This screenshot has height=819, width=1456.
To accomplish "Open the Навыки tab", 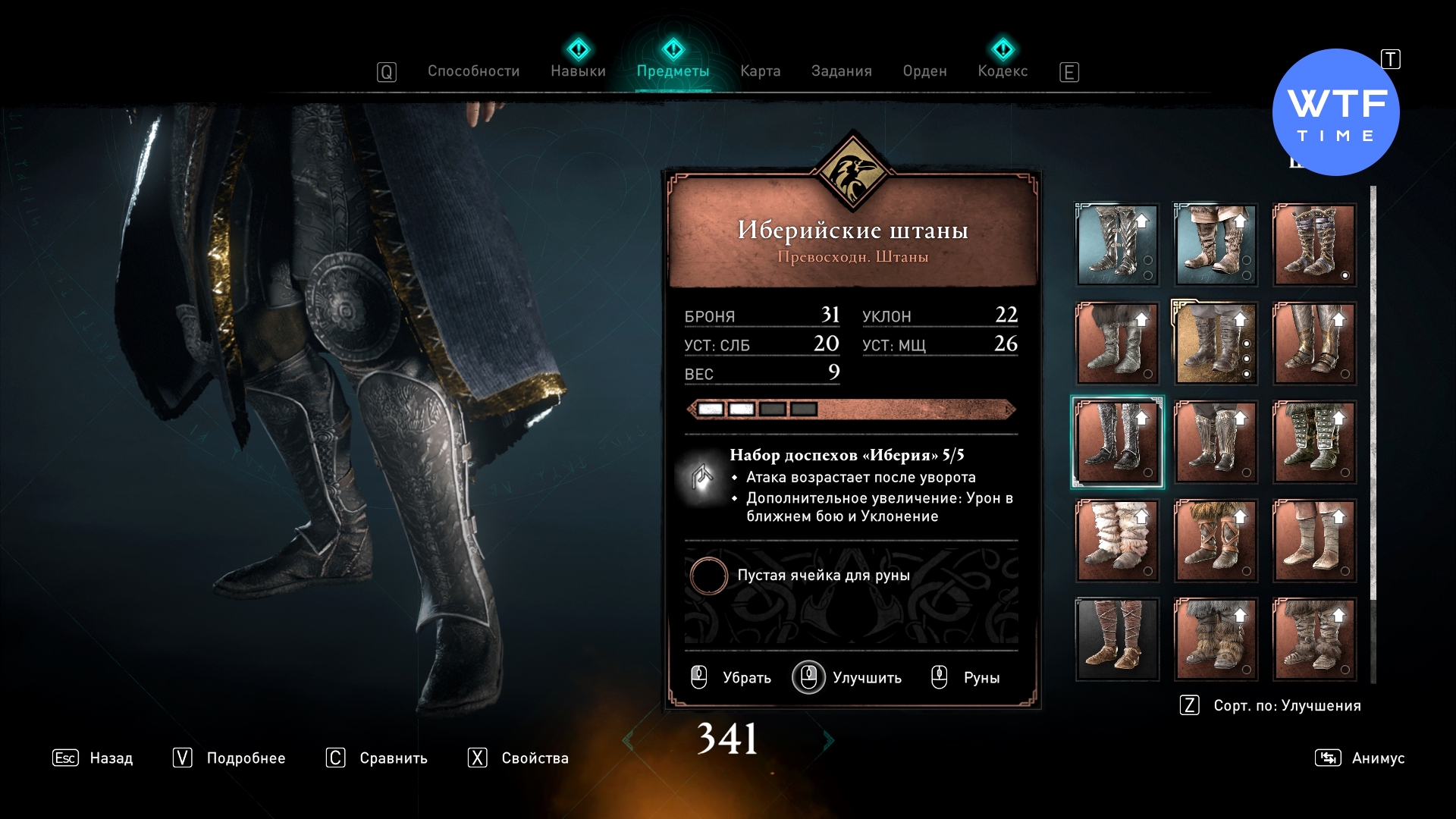I will pos(578,71).
